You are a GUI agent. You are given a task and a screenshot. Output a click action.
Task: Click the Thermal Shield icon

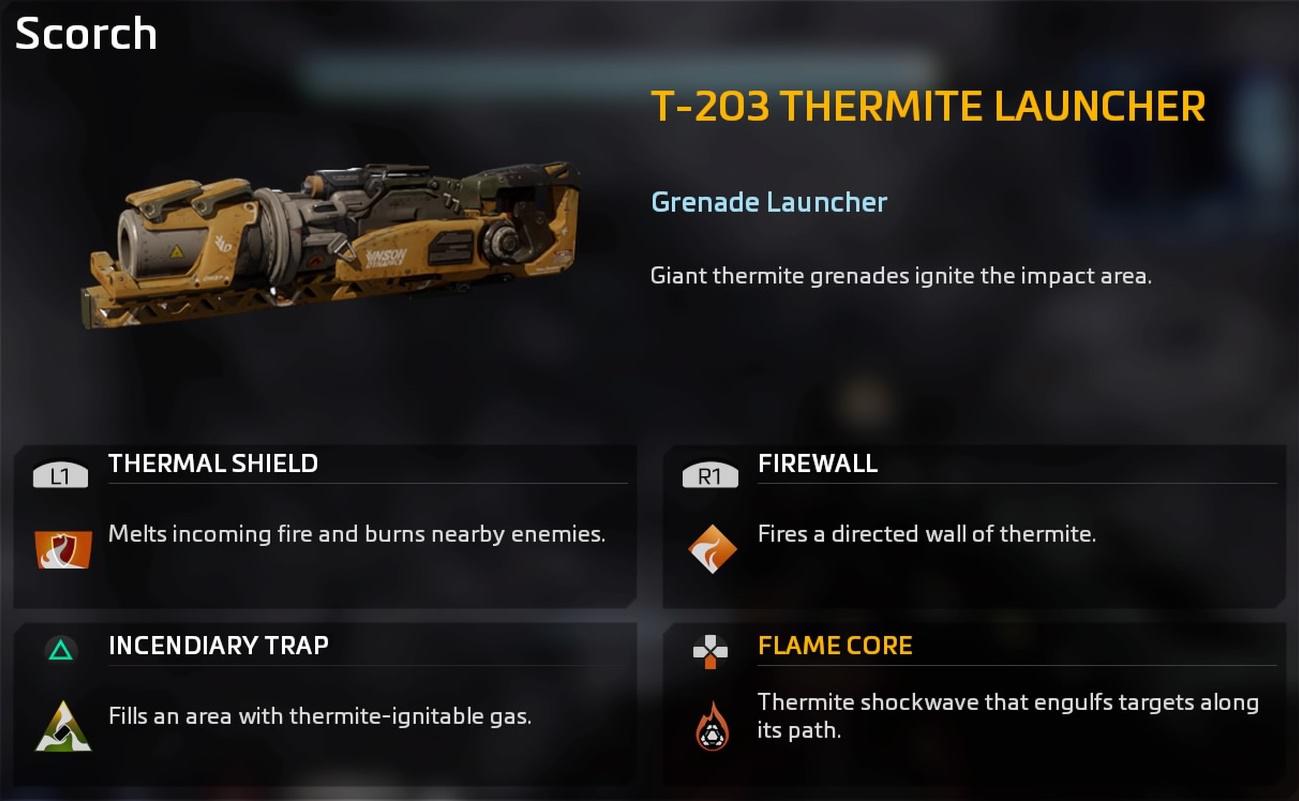[63, 549]
